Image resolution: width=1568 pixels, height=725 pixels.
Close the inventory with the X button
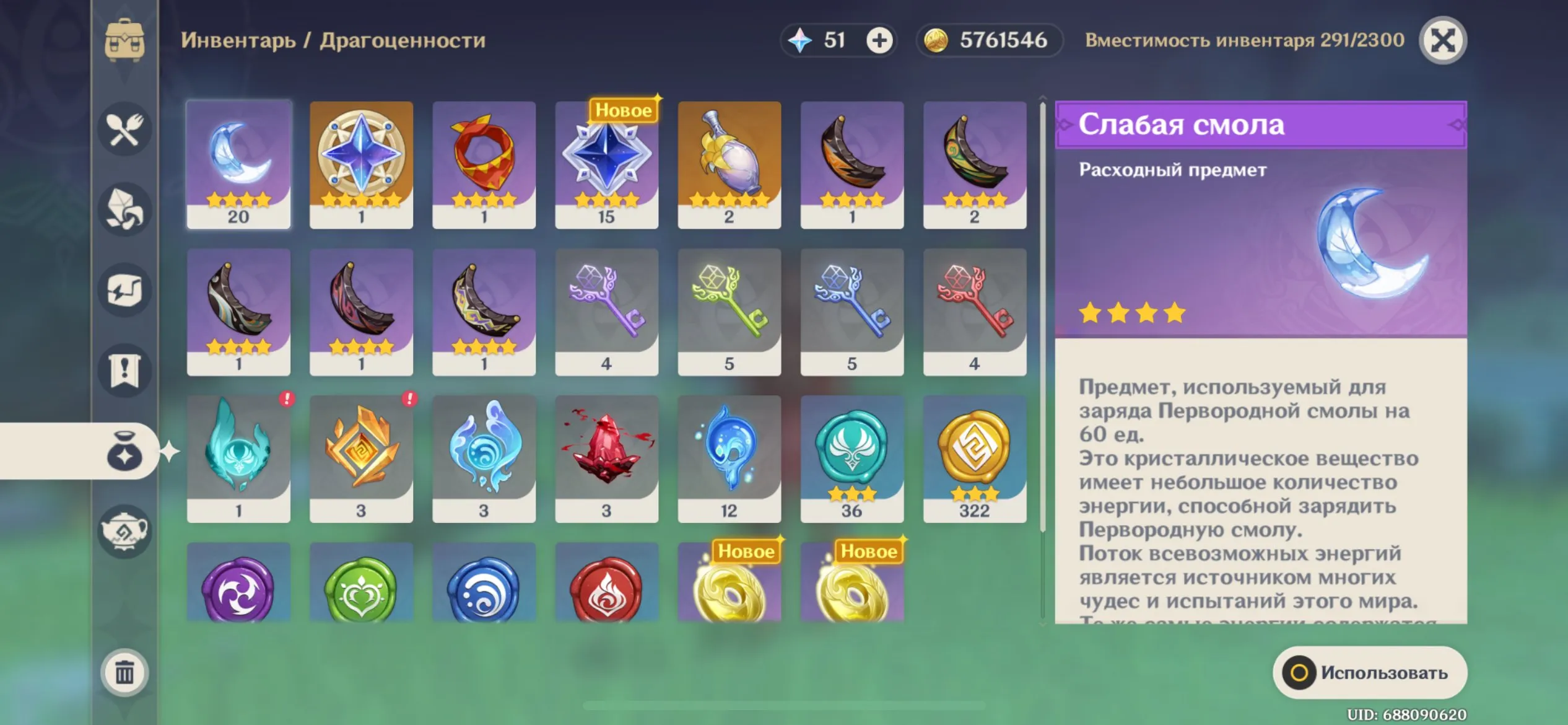pyautogui.click(x=1442, y=41)
